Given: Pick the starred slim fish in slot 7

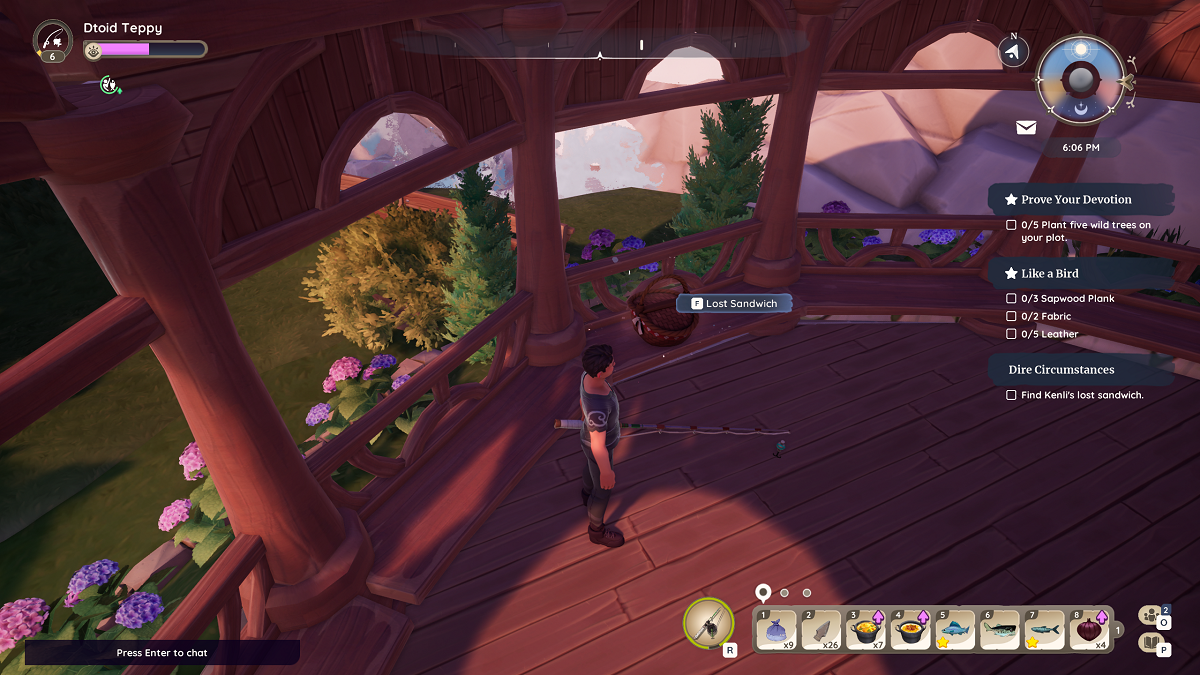Looking at the screenshot, I should point(1043,630).
